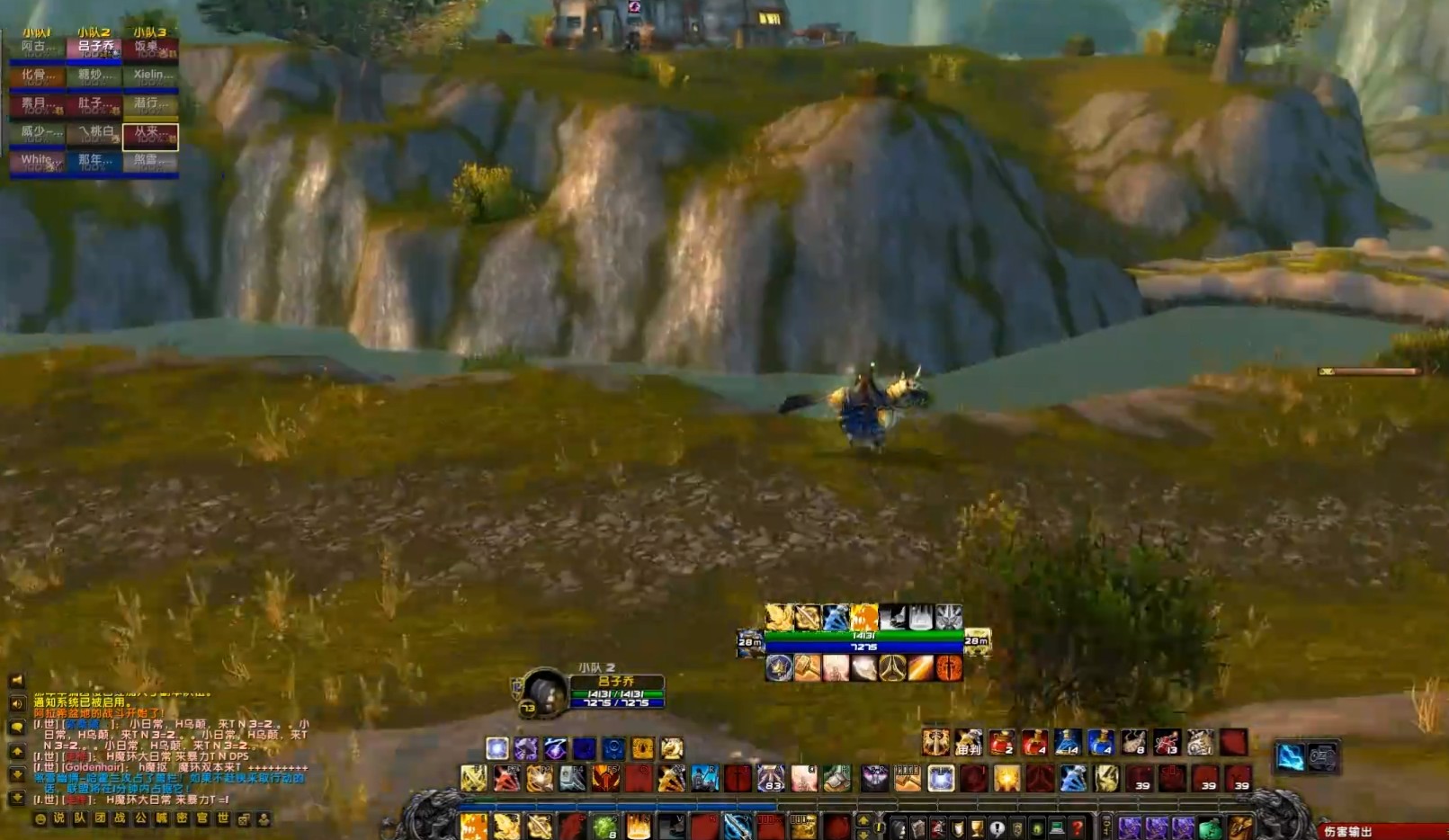
Task: Switch chat to the 队 (party) channel
Action: click(80, 818)
